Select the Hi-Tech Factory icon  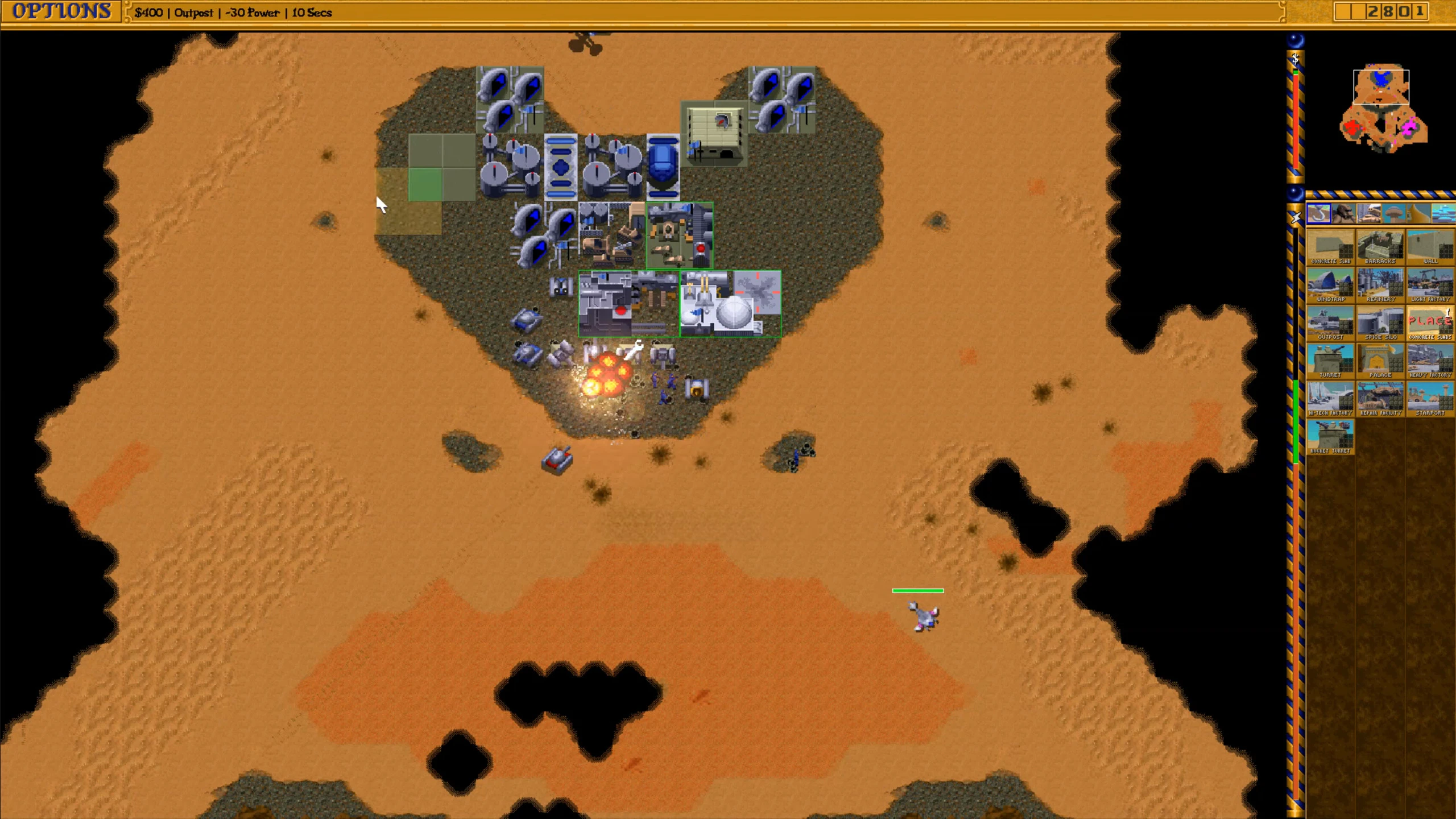(1330, 399)
